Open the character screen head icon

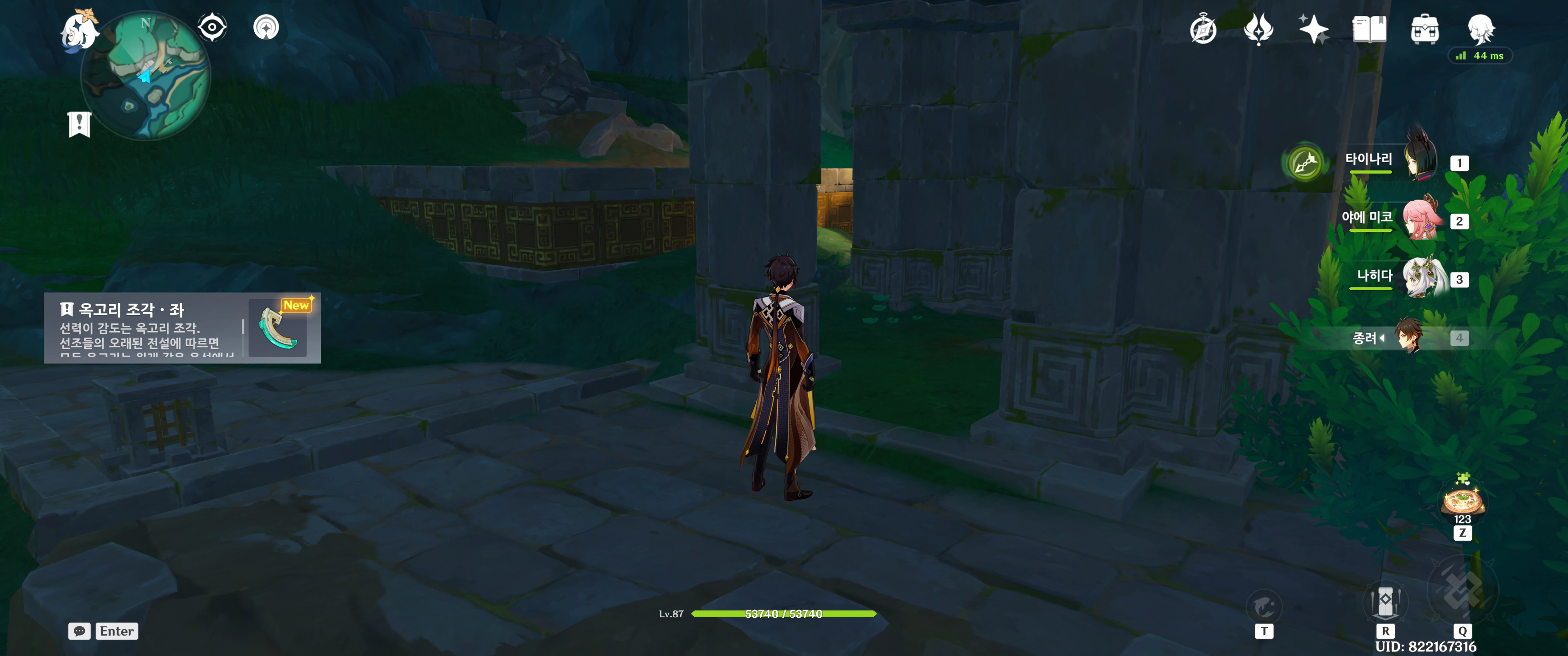[1480, 29]
